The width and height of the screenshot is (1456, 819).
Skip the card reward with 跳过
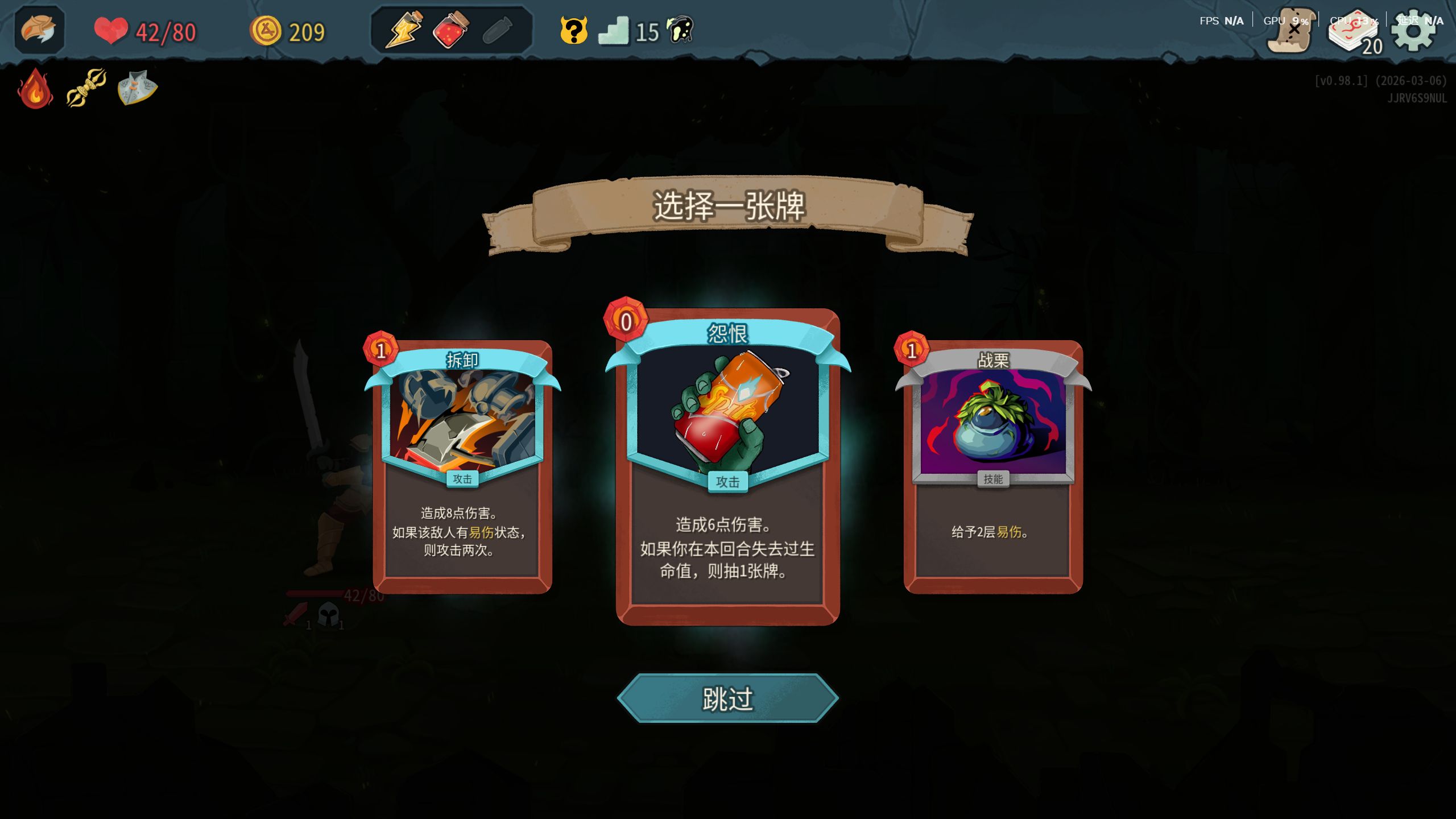point(727,698)
